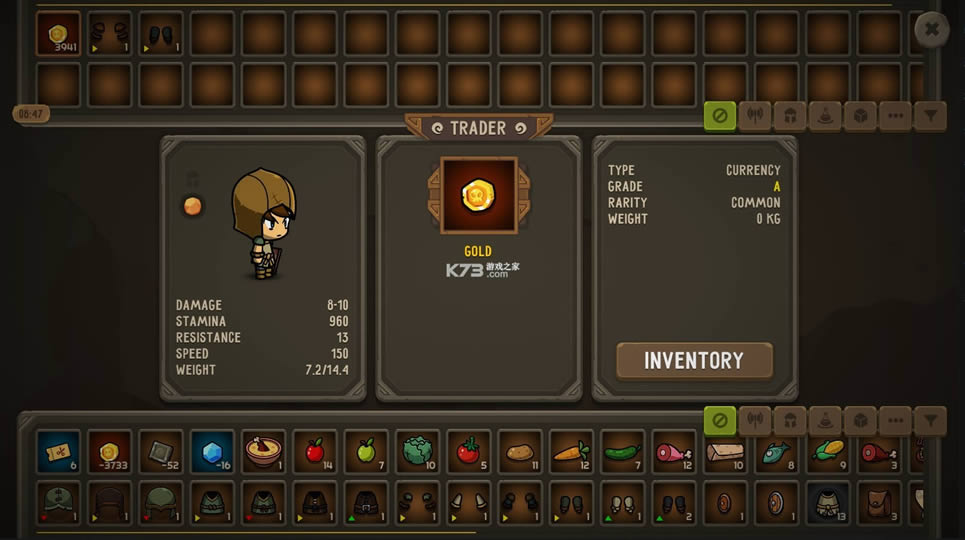Choose the corn cob slot
The height and width of the screenshot is (540, 965).
coord(828,451)
